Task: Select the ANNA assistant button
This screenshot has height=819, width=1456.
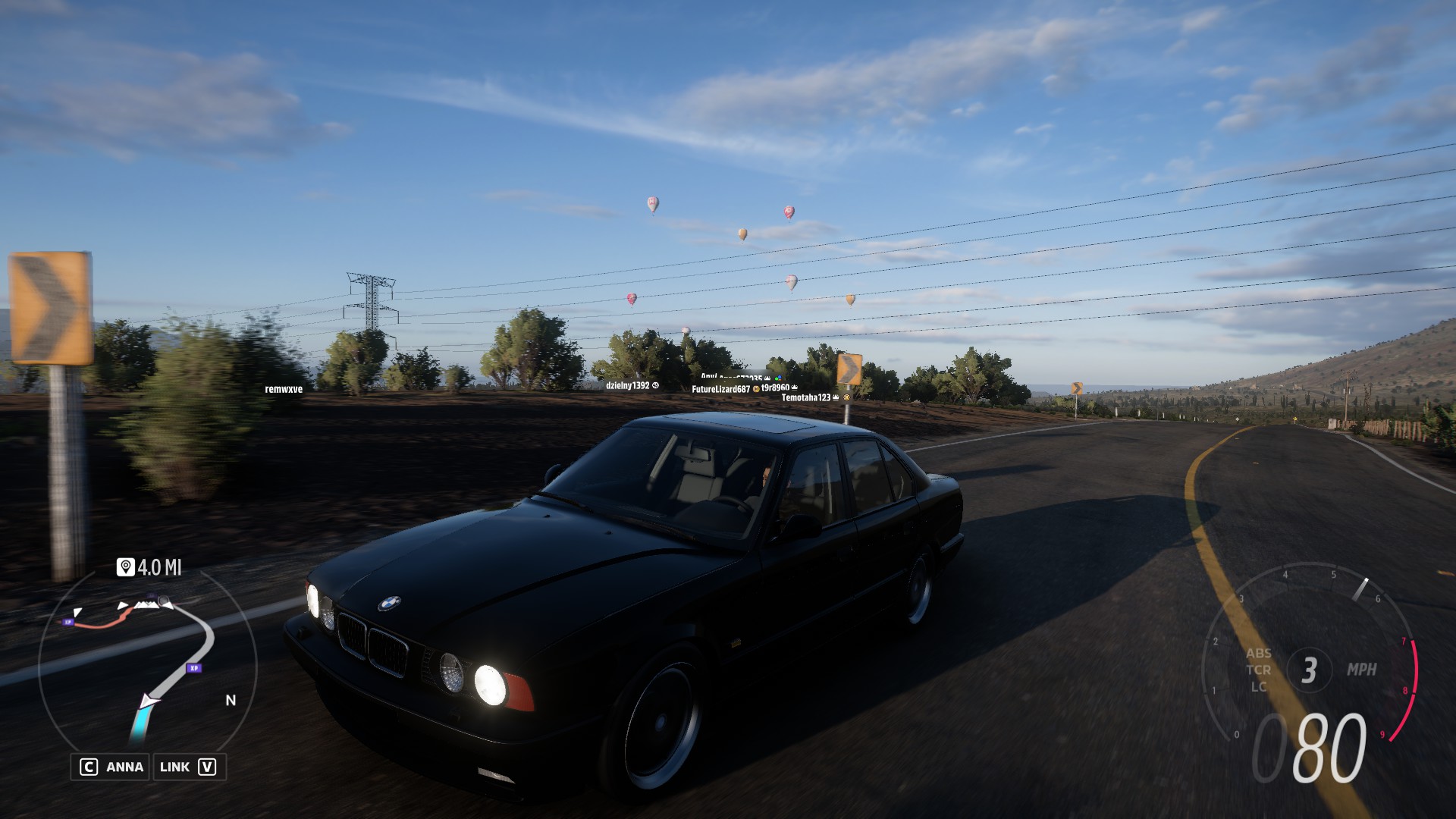Action: point(111,767)
